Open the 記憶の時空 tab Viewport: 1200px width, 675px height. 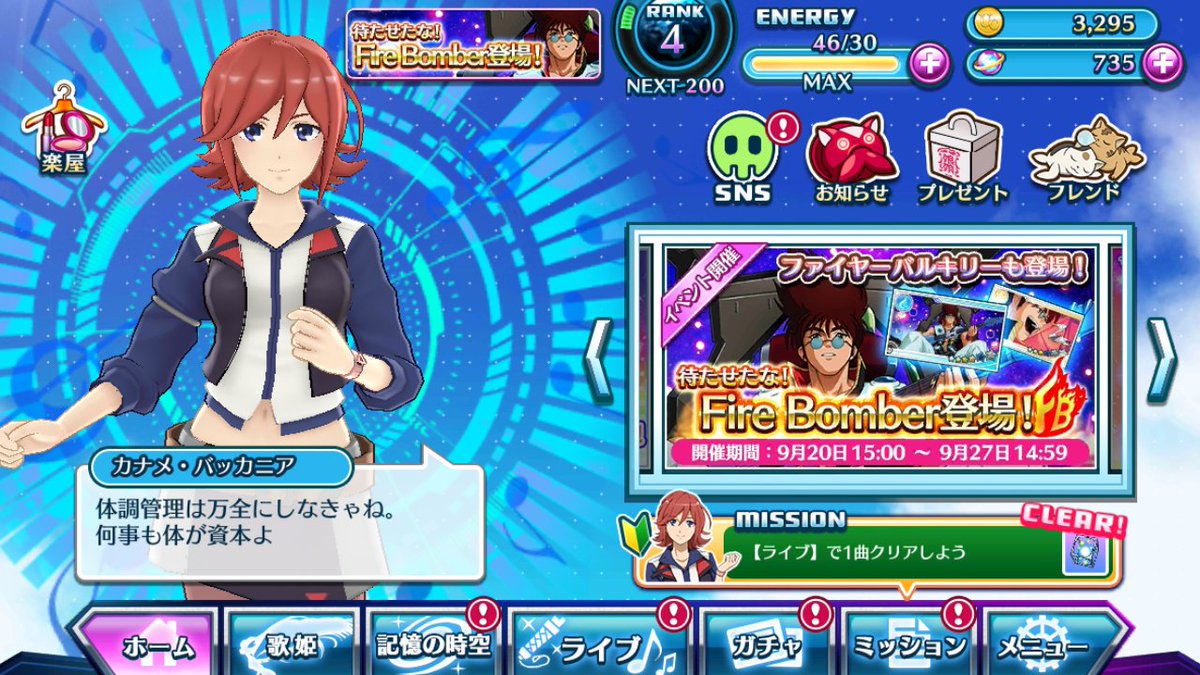click(x=432, y=645)
